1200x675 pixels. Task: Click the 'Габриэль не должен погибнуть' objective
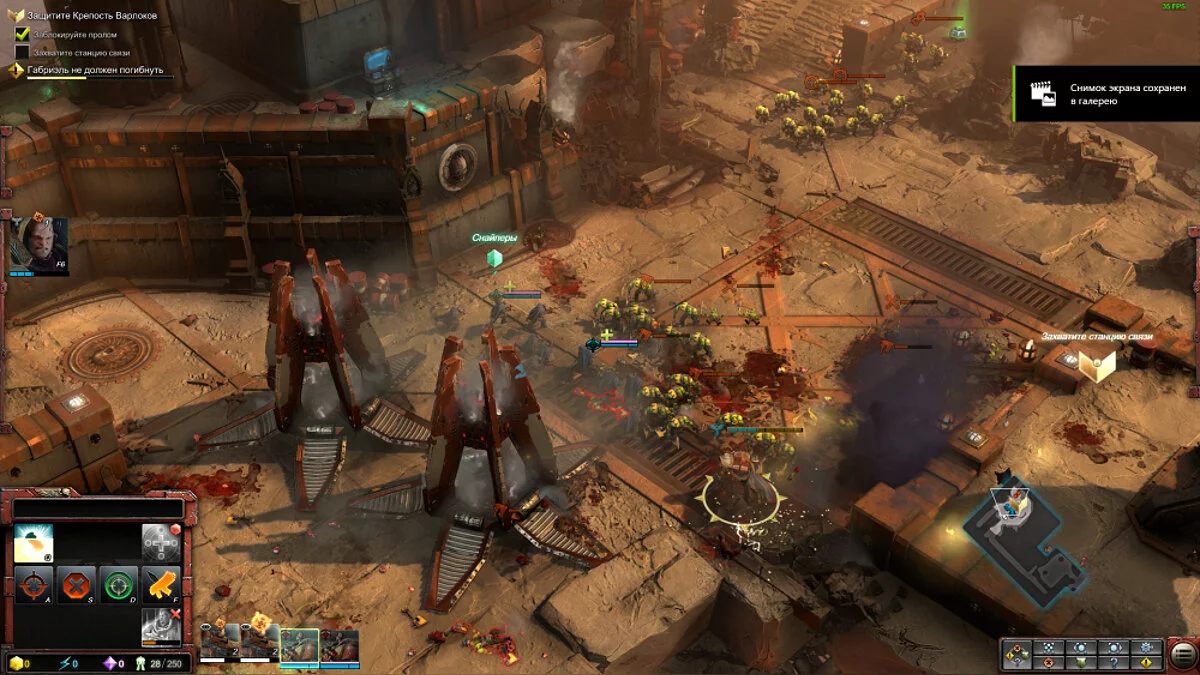click(x=94, y=70)
